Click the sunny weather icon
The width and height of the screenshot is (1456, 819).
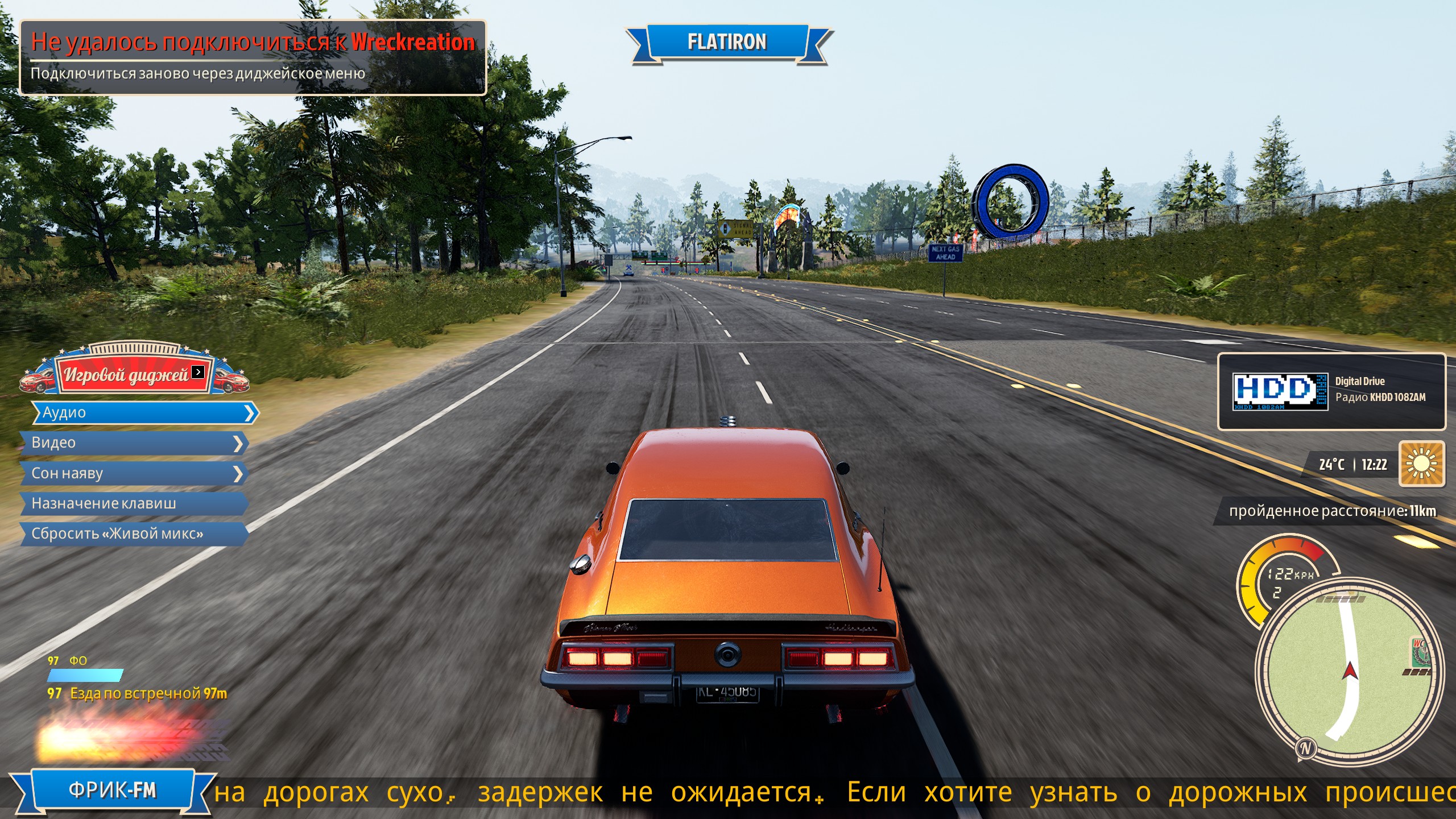coord(1421,464)
